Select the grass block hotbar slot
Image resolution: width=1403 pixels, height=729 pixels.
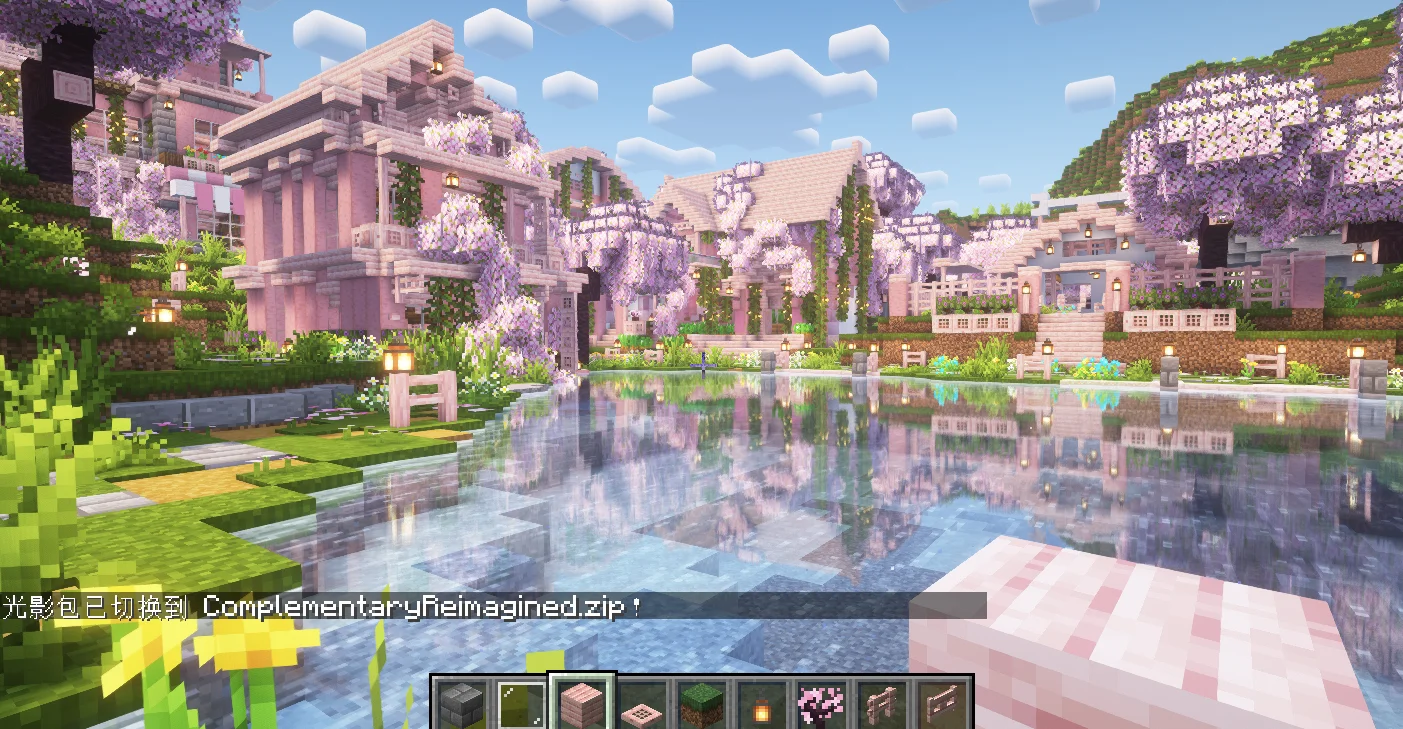(x=703, y=706)
